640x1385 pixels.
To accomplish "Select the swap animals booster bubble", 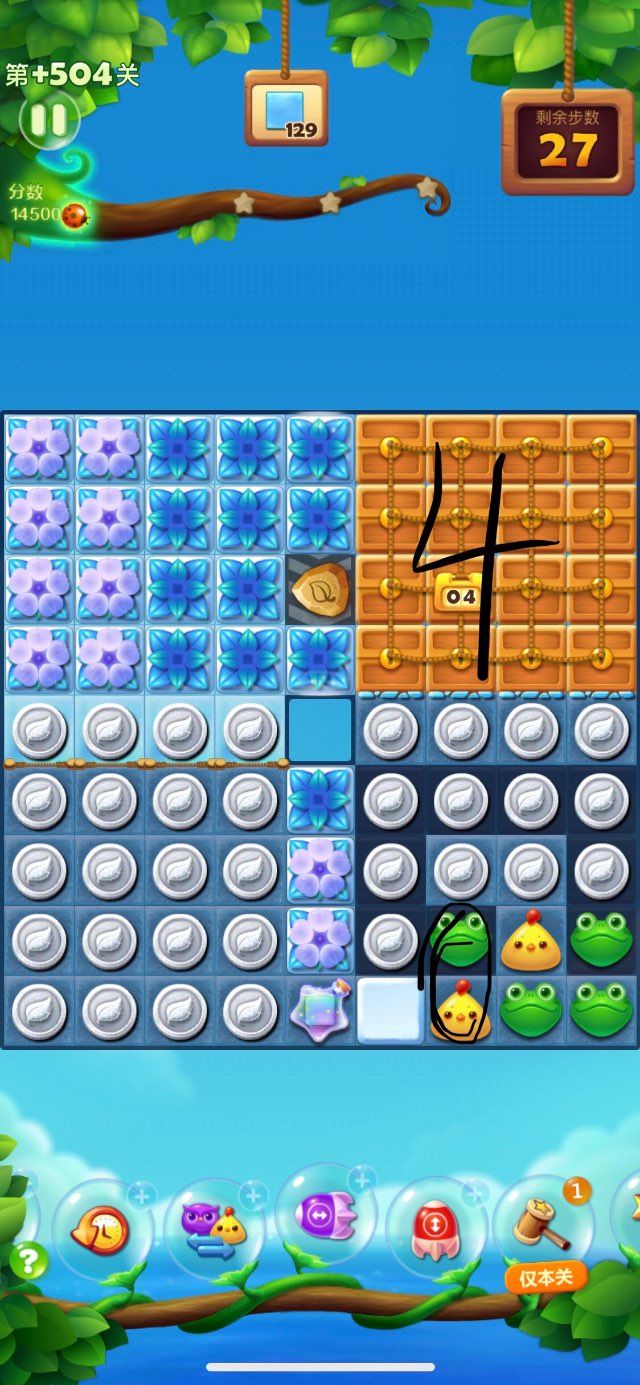I will (x=214, y=1228).
